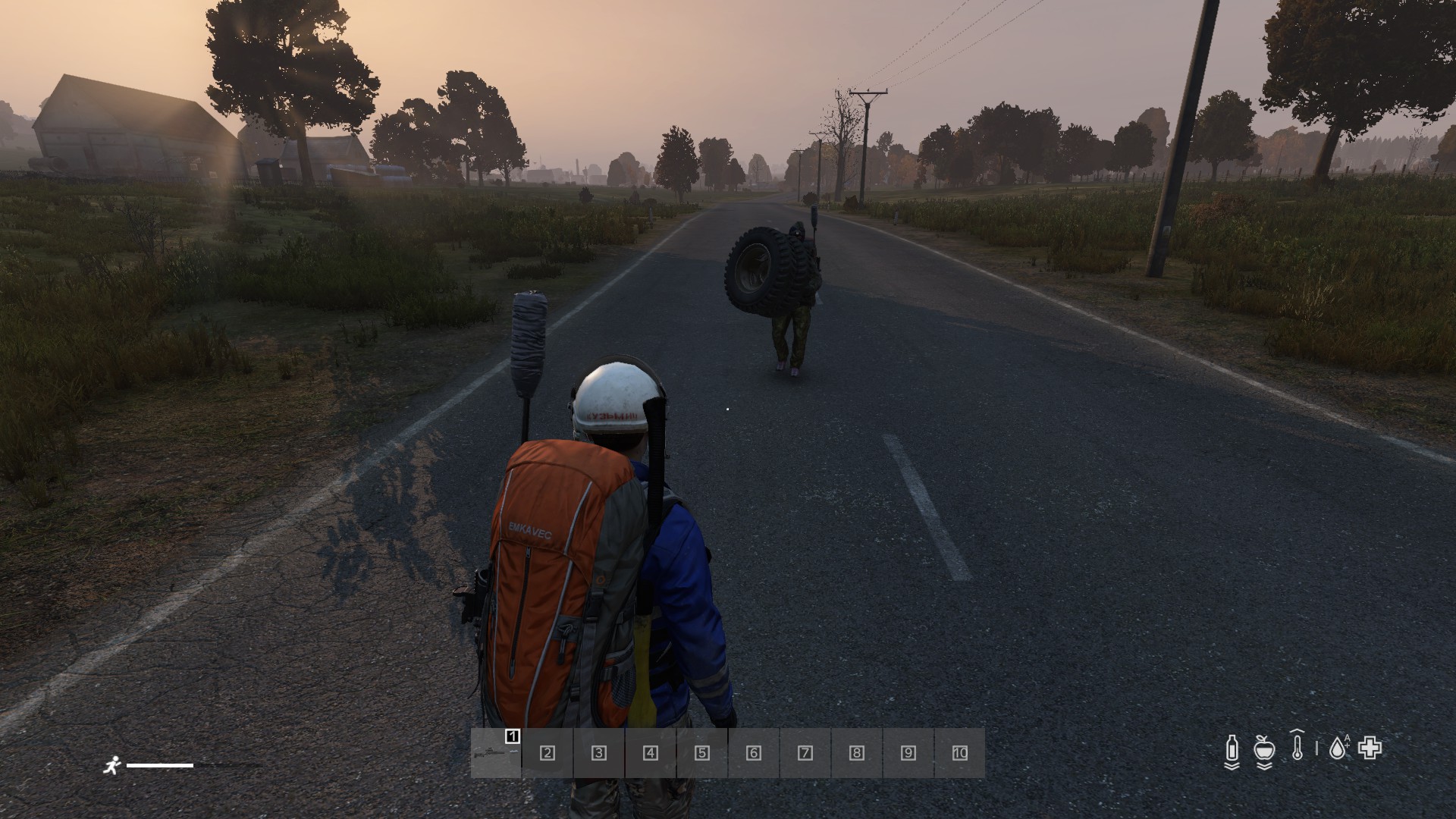
Task: Click the hunger apple status icon
Action: (x=1263, y=749)
